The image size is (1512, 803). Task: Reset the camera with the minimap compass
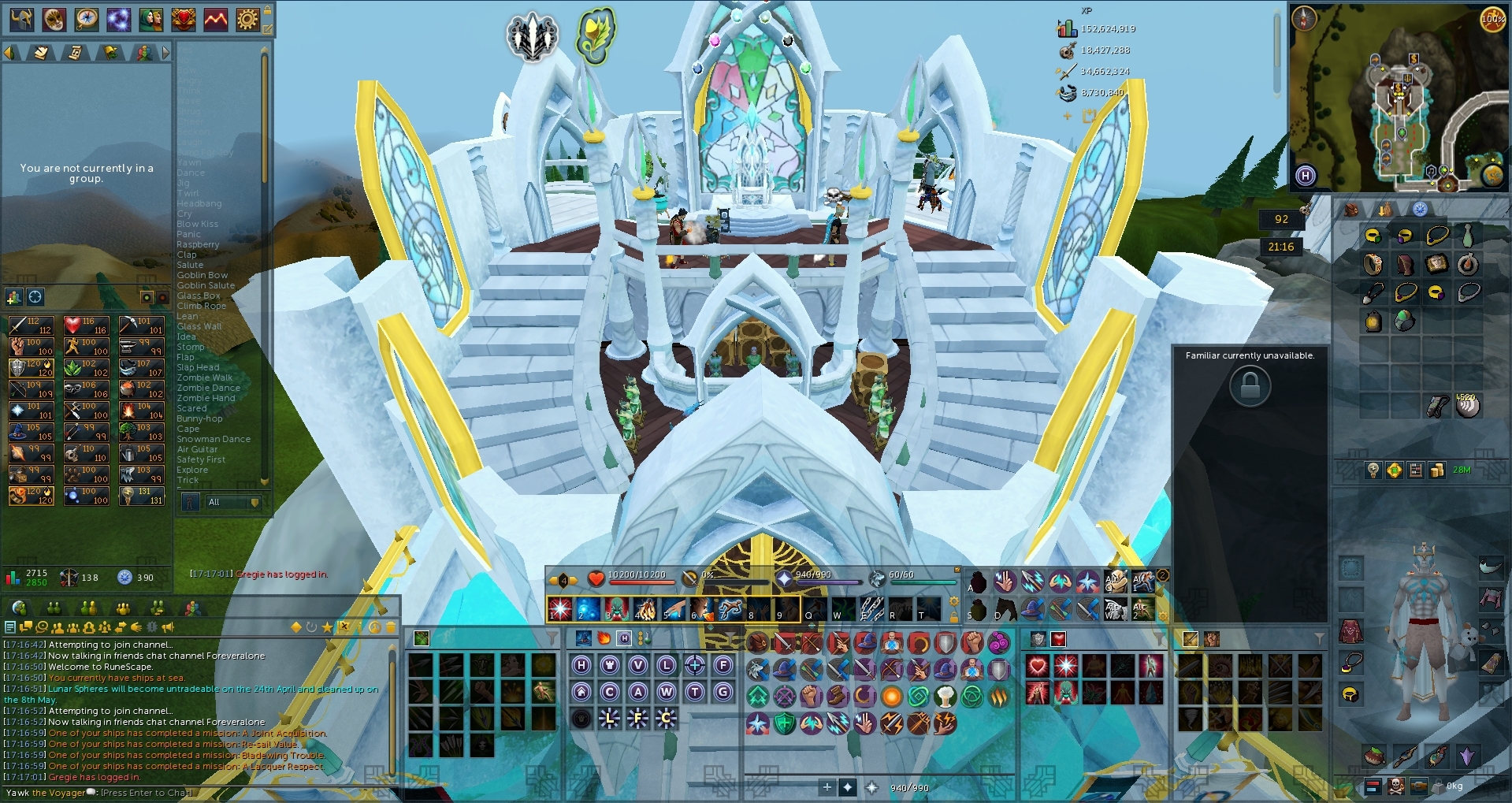1303,18
